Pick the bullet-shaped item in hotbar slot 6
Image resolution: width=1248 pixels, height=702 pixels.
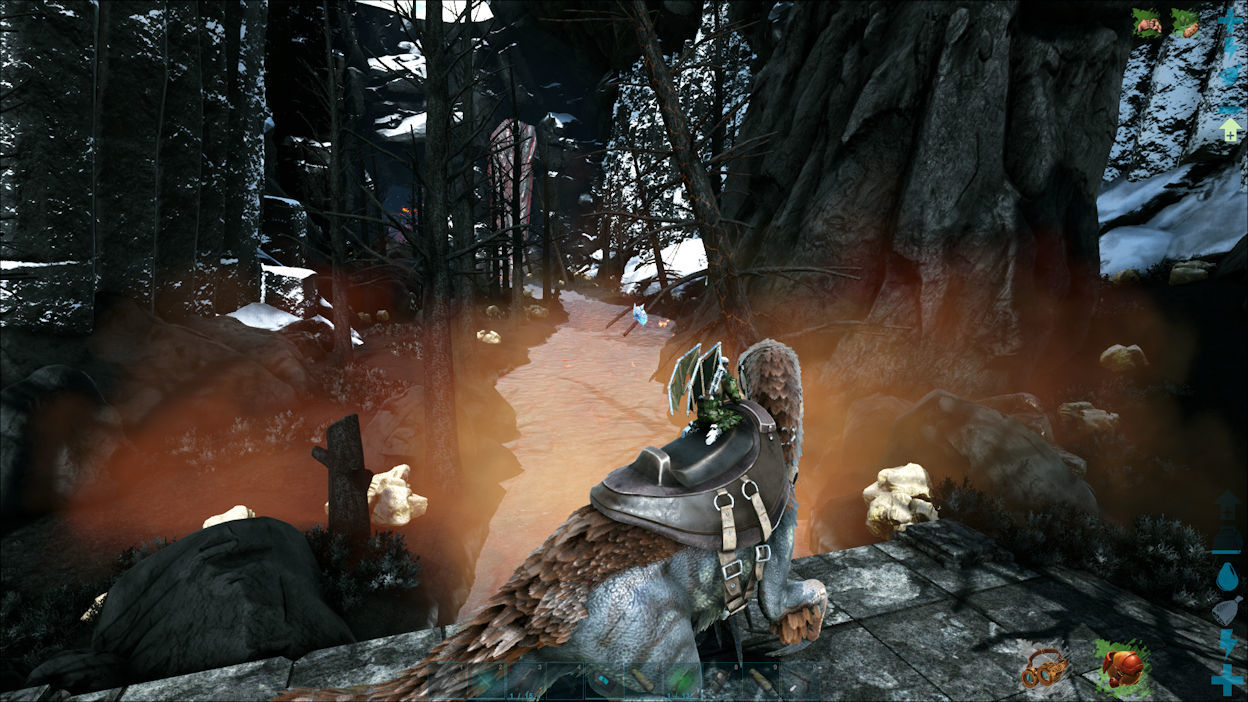(643, 680)
